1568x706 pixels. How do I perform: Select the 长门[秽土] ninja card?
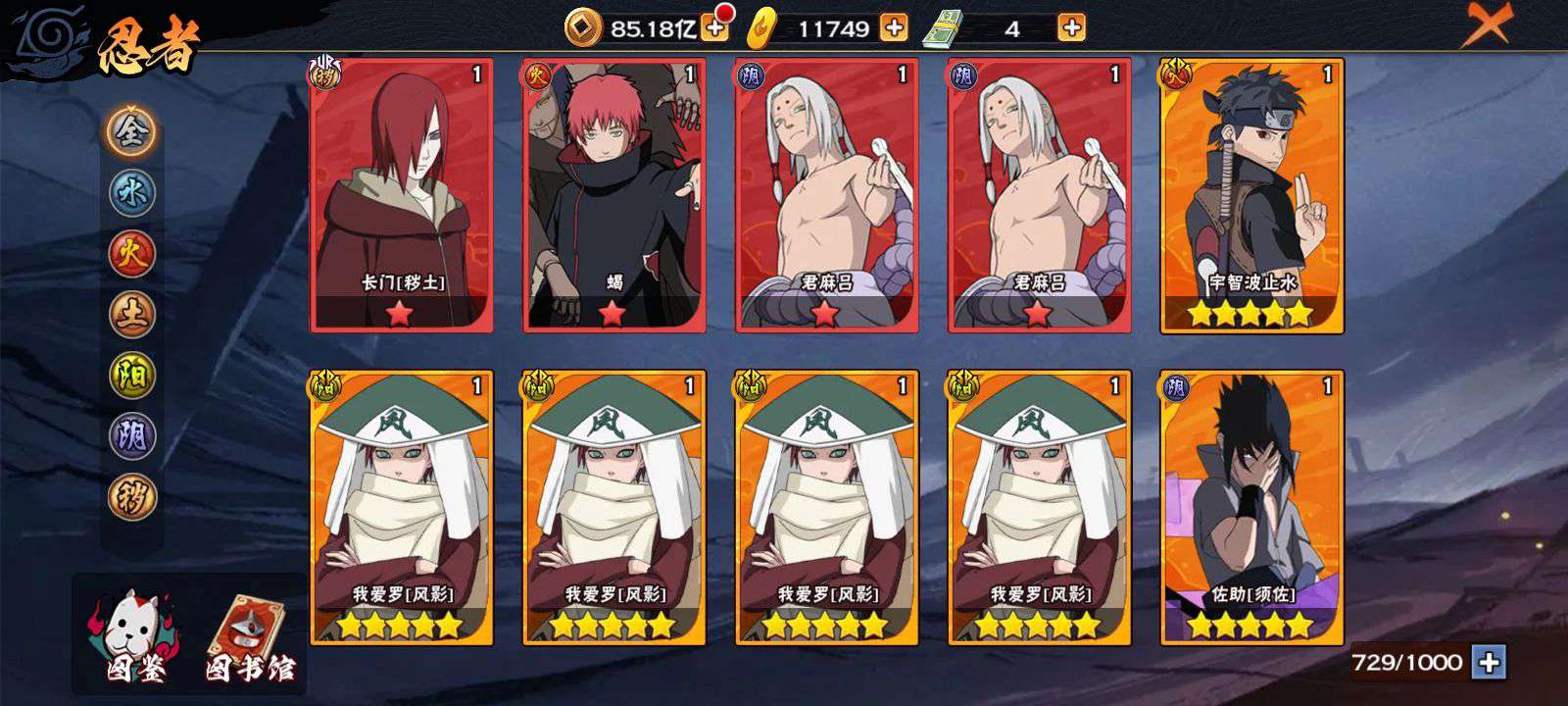point(402,196)
